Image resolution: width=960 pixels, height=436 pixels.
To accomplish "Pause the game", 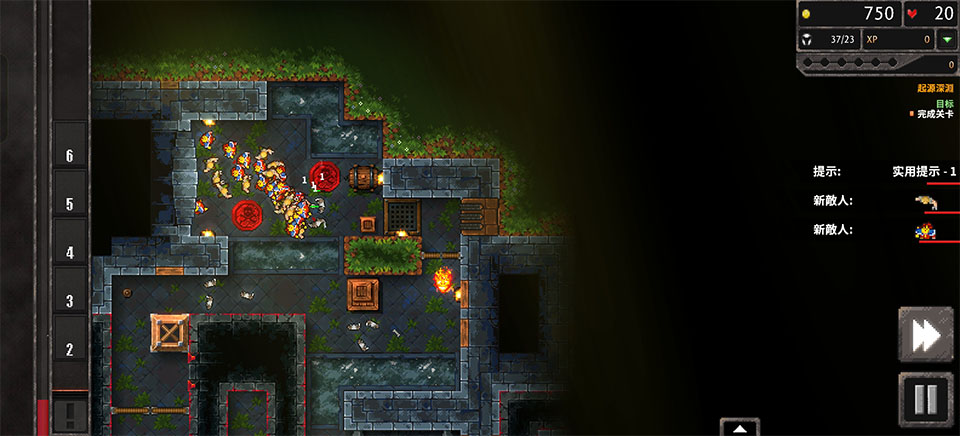I will [925, 399].
